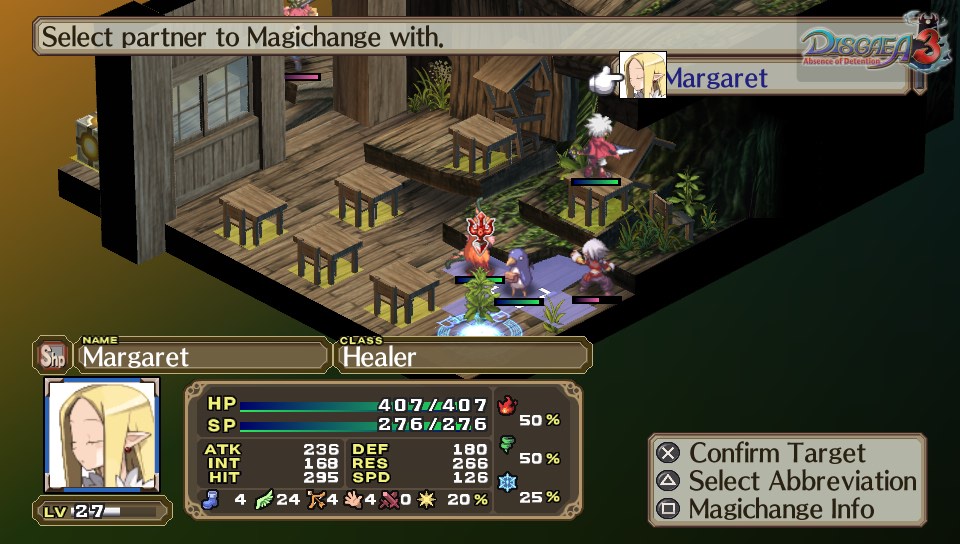Select Margaret as the Magichange partner
Screen dimensions: 960x544
coord(715,78)
